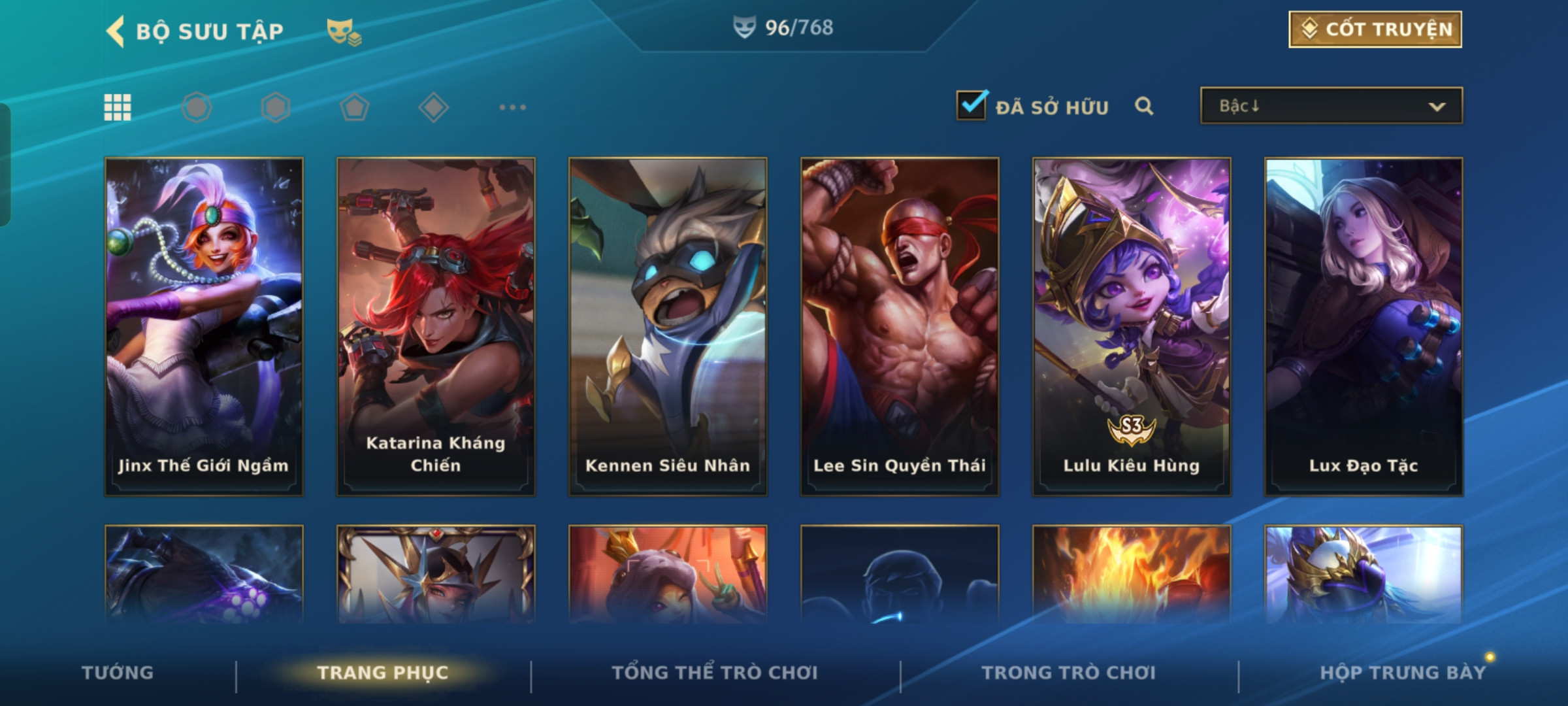Image resolution: width=1568 pixels, height=706 pixels.
Task: Expand the Bậc sort dropdown
Action: (x=1331, y=106)
